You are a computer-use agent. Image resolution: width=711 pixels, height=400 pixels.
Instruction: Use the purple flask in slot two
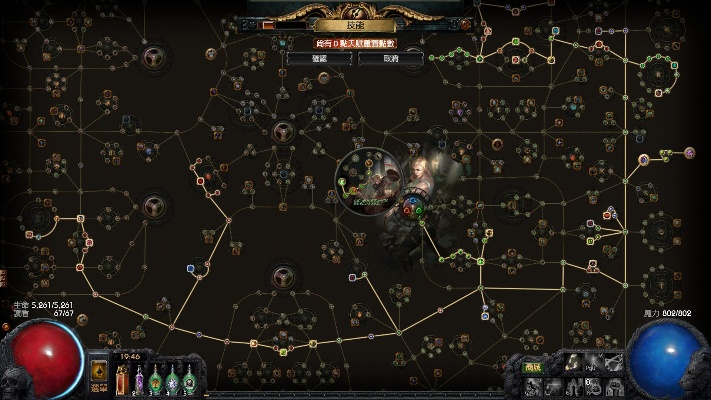pyautogui.click(x=139, y=381)
